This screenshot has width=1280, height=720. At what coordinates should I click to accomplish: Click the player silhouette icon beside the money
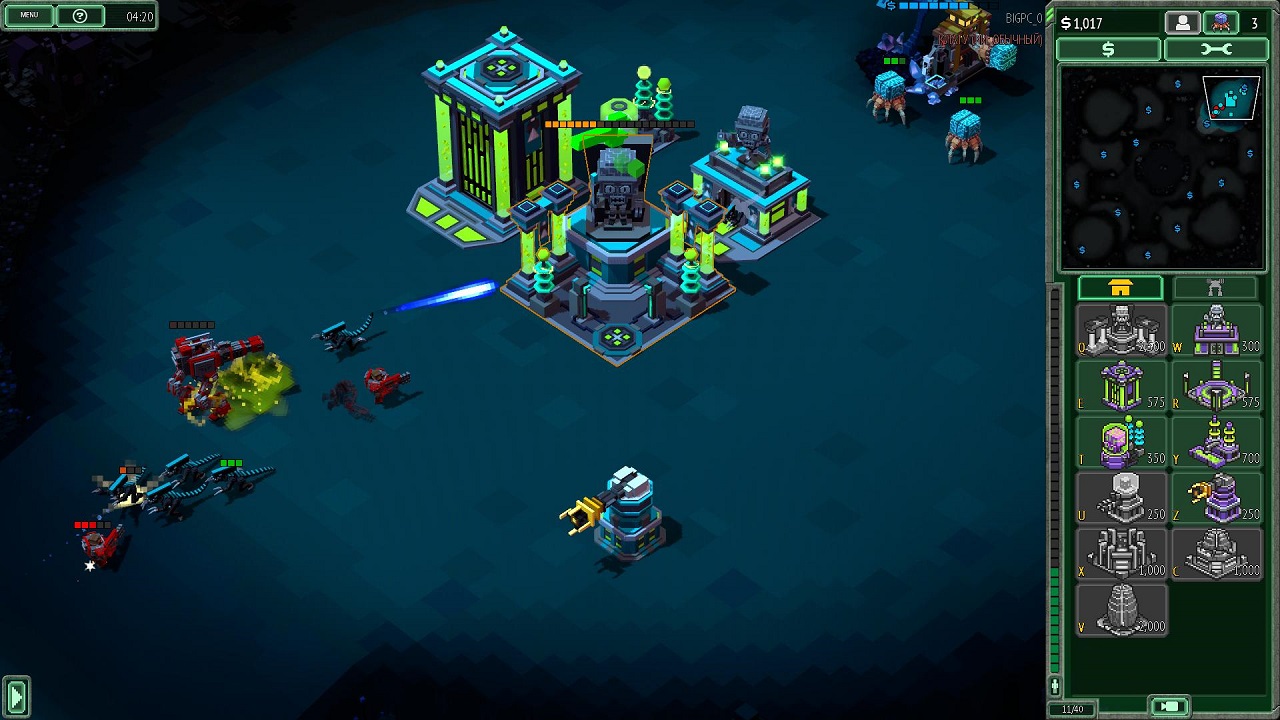pyautogui.click(x=1182, y=23)
